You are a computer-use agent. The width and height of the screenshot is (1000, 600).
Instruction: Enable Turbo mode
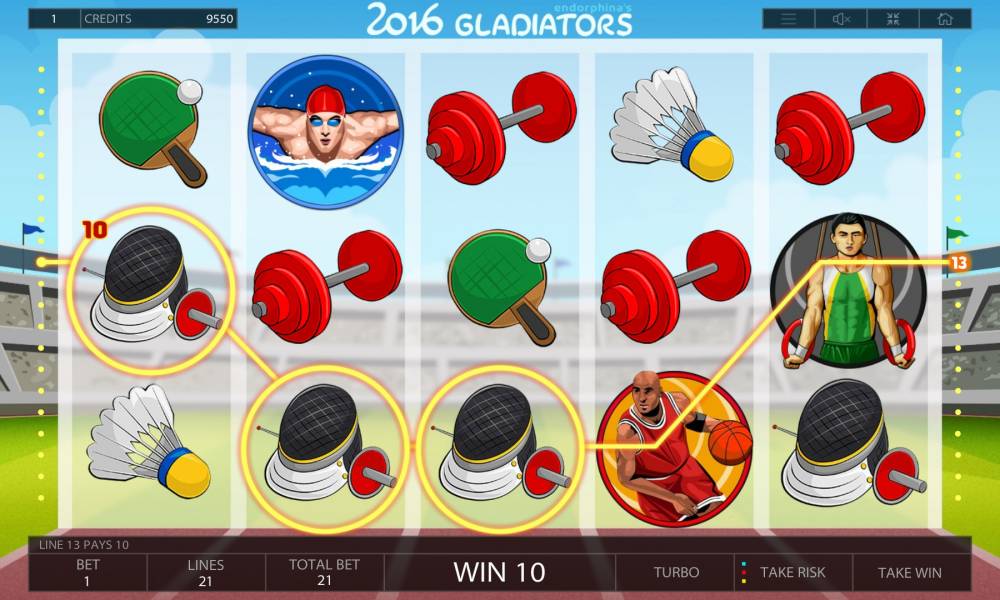click(x=676, y=573)
